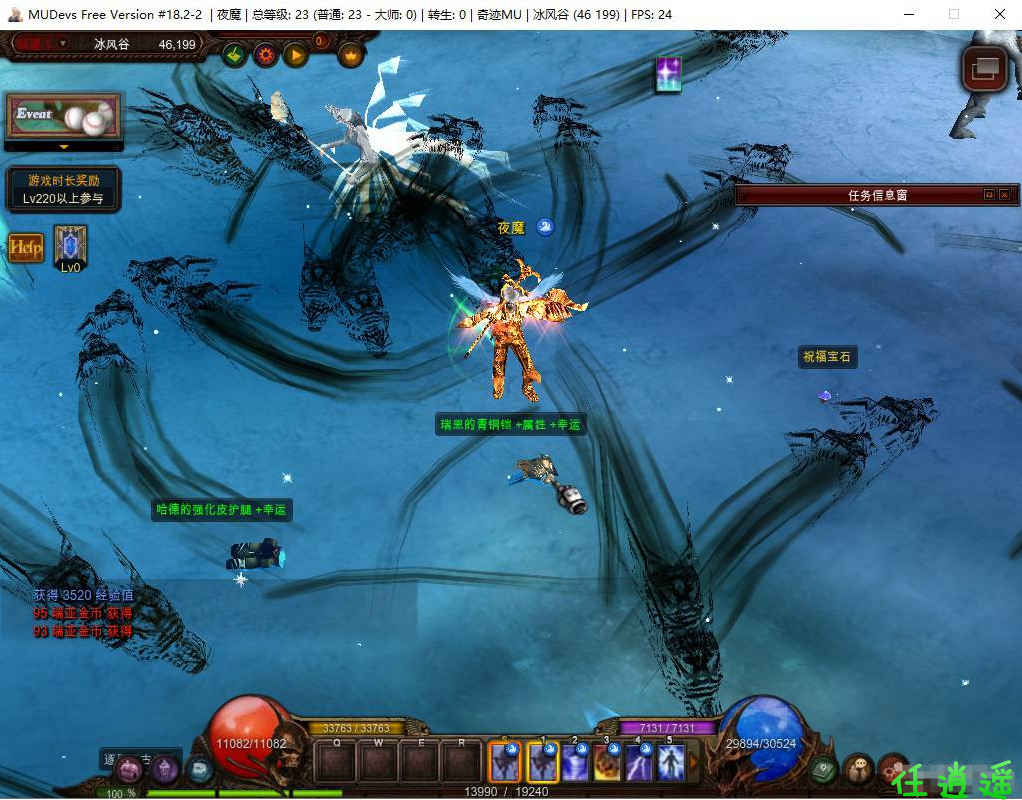Minimize the quest info window (任务信息窗)

(989, 195)
